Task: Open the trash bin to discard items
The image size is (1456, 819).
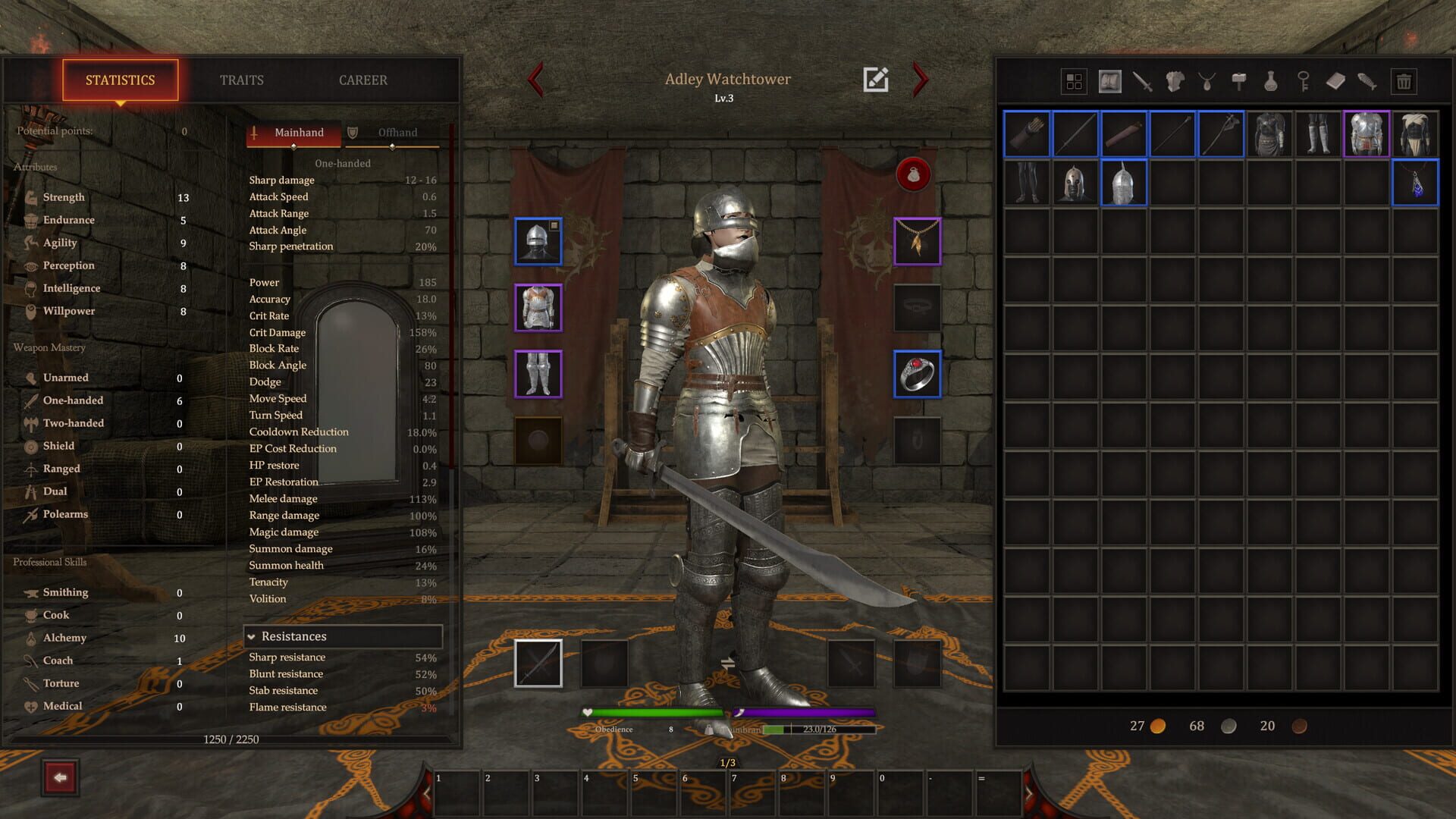Action: click(x=1404, y=81)
